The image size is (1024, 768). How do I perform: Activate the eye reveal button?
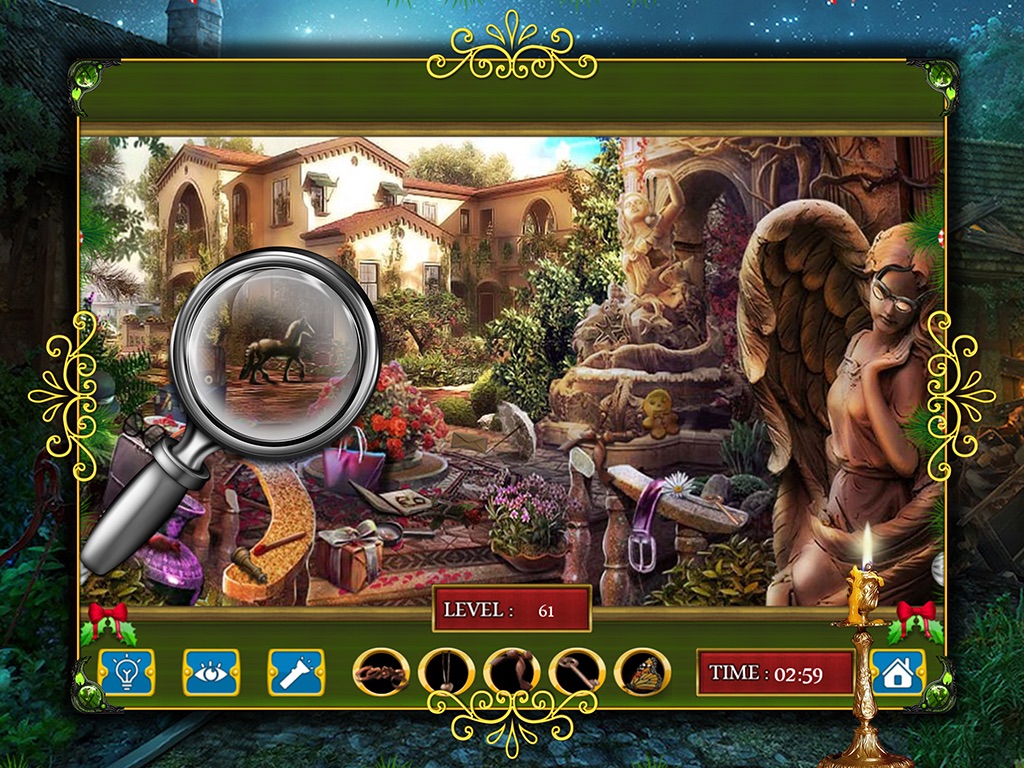tap(211, 672)
